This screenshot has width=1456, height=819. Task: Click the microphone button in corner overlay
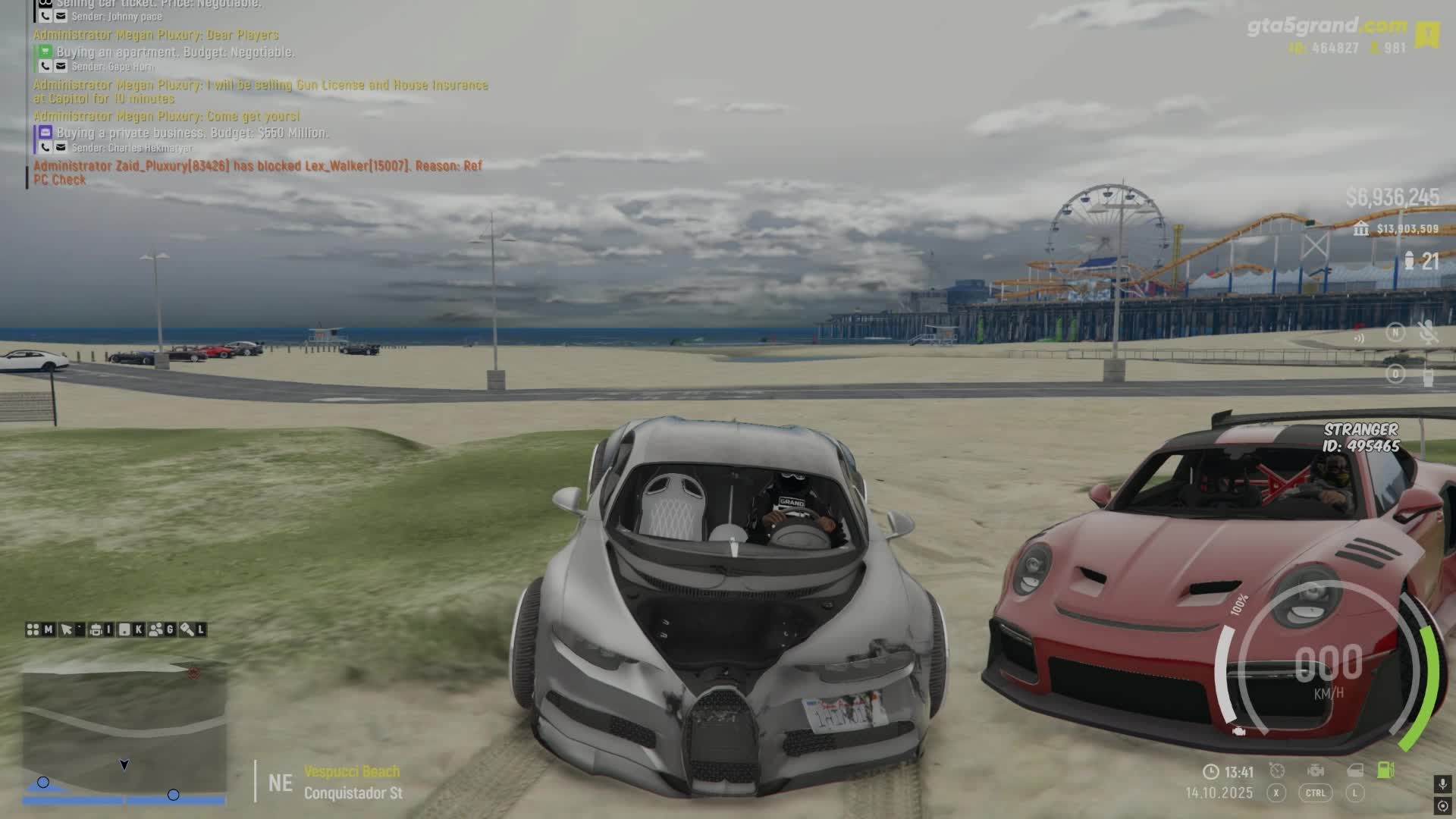tap(1442, 783)
